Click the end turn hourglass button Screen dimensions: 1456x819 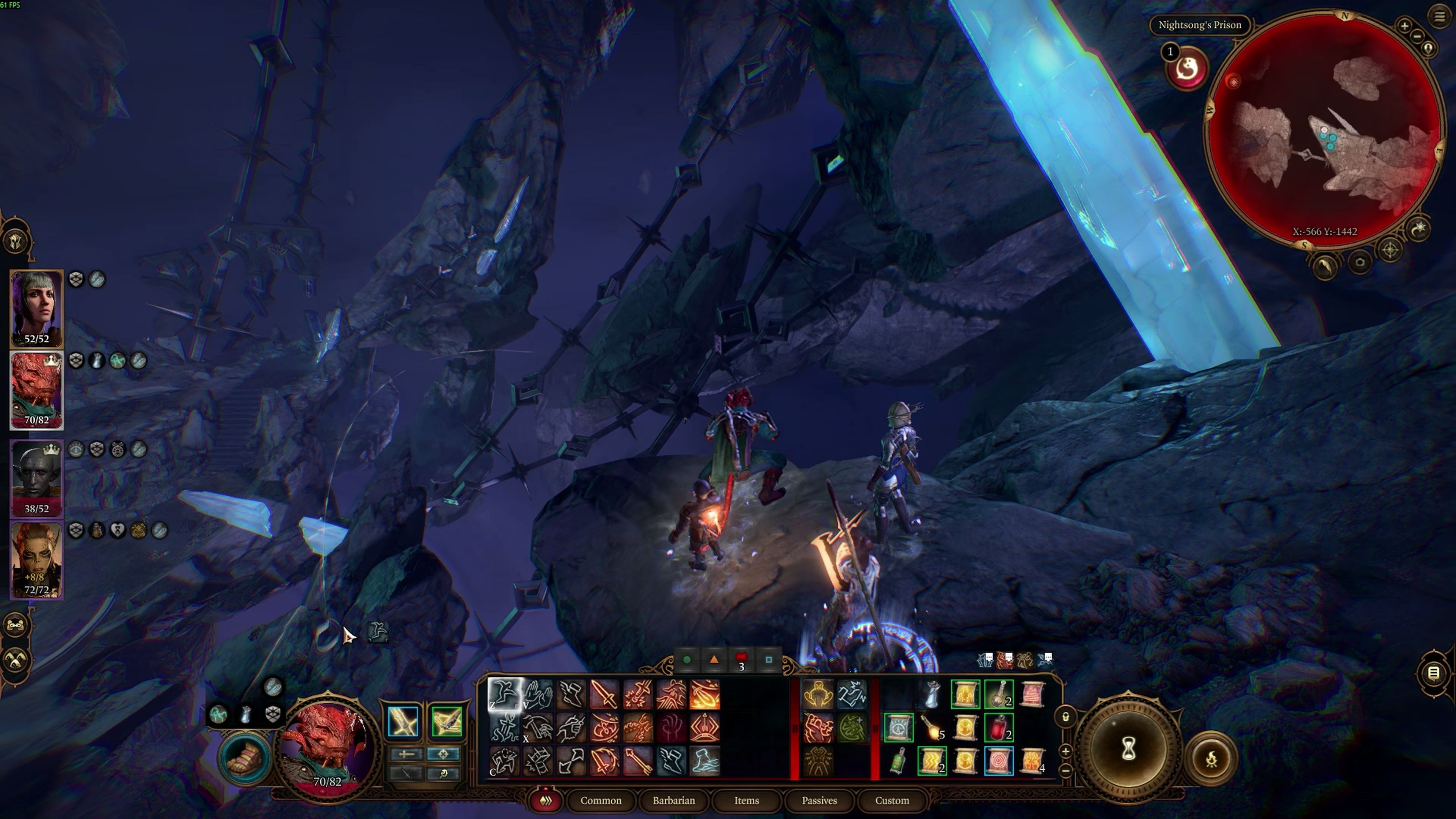click(x=1128, y=750)
